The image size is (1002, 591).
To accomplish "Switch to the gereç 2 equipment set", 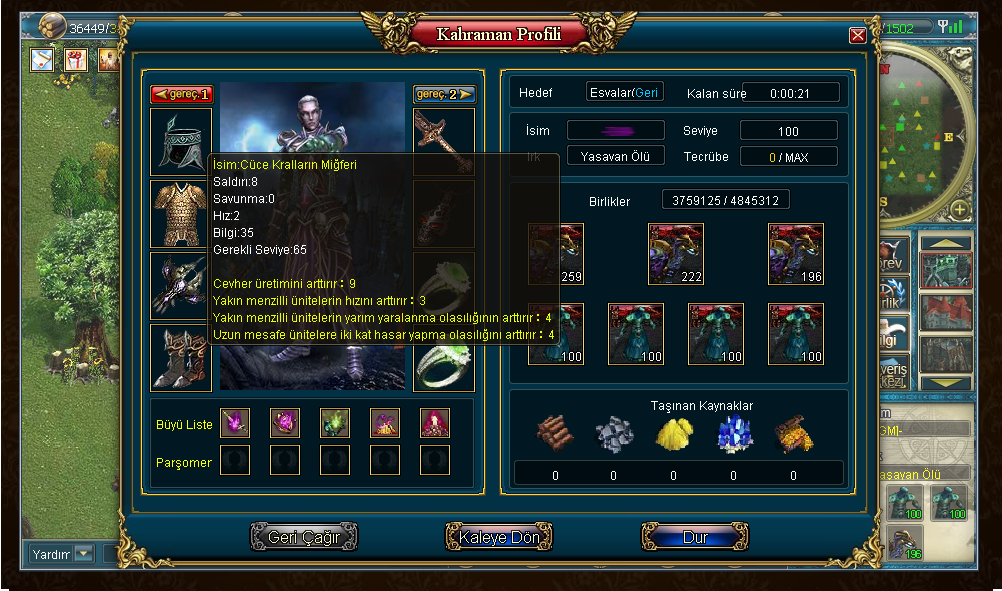I will tap(444, 94).
